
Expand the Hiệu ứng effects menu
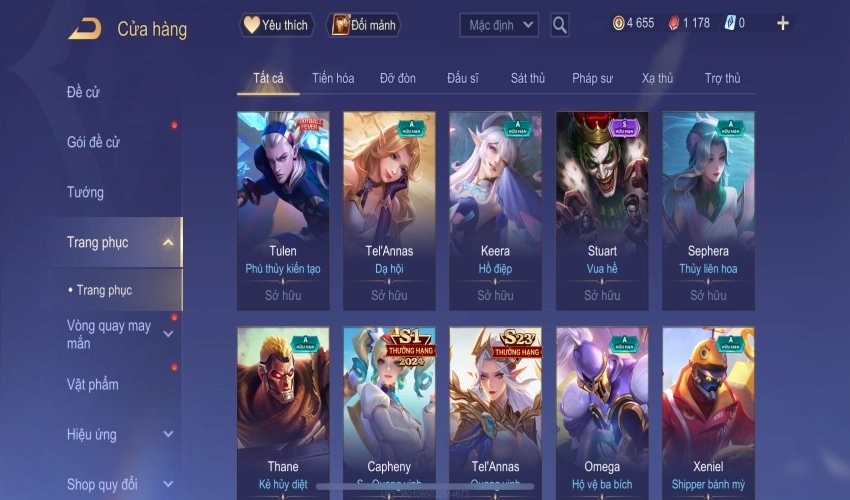point(168,435)
